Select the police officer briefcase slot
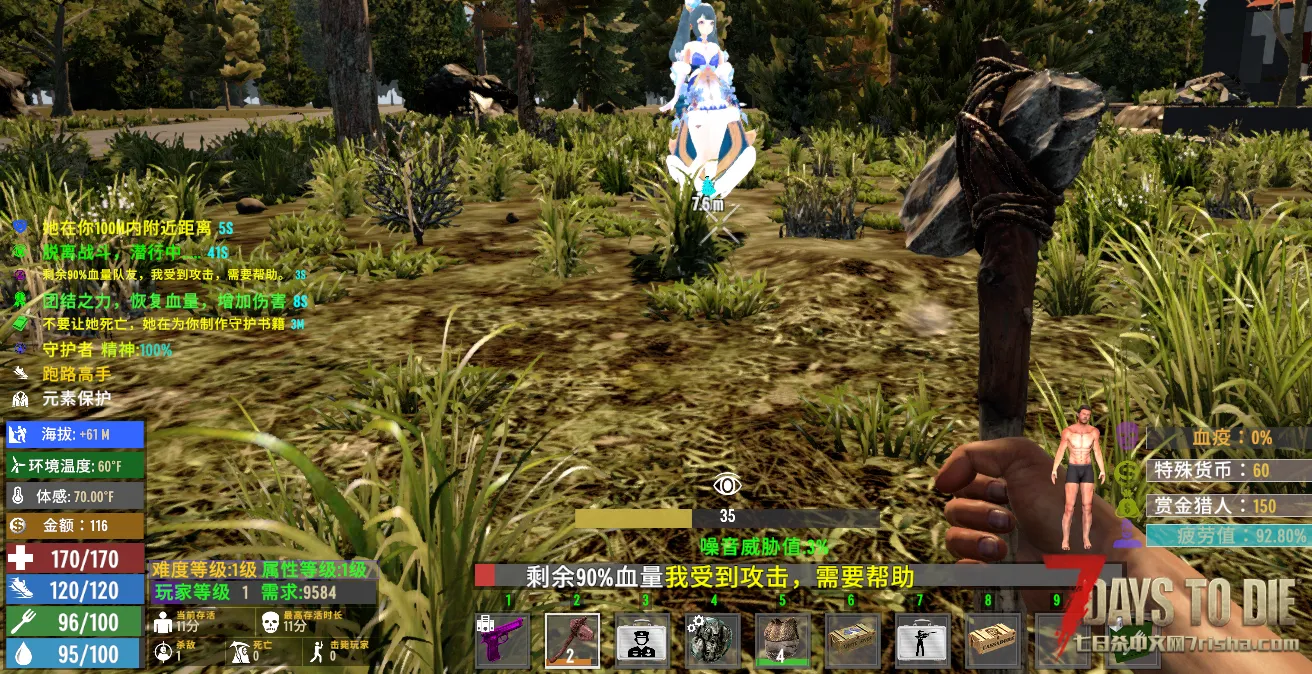The image size is (1312, 674). point(642,641)
